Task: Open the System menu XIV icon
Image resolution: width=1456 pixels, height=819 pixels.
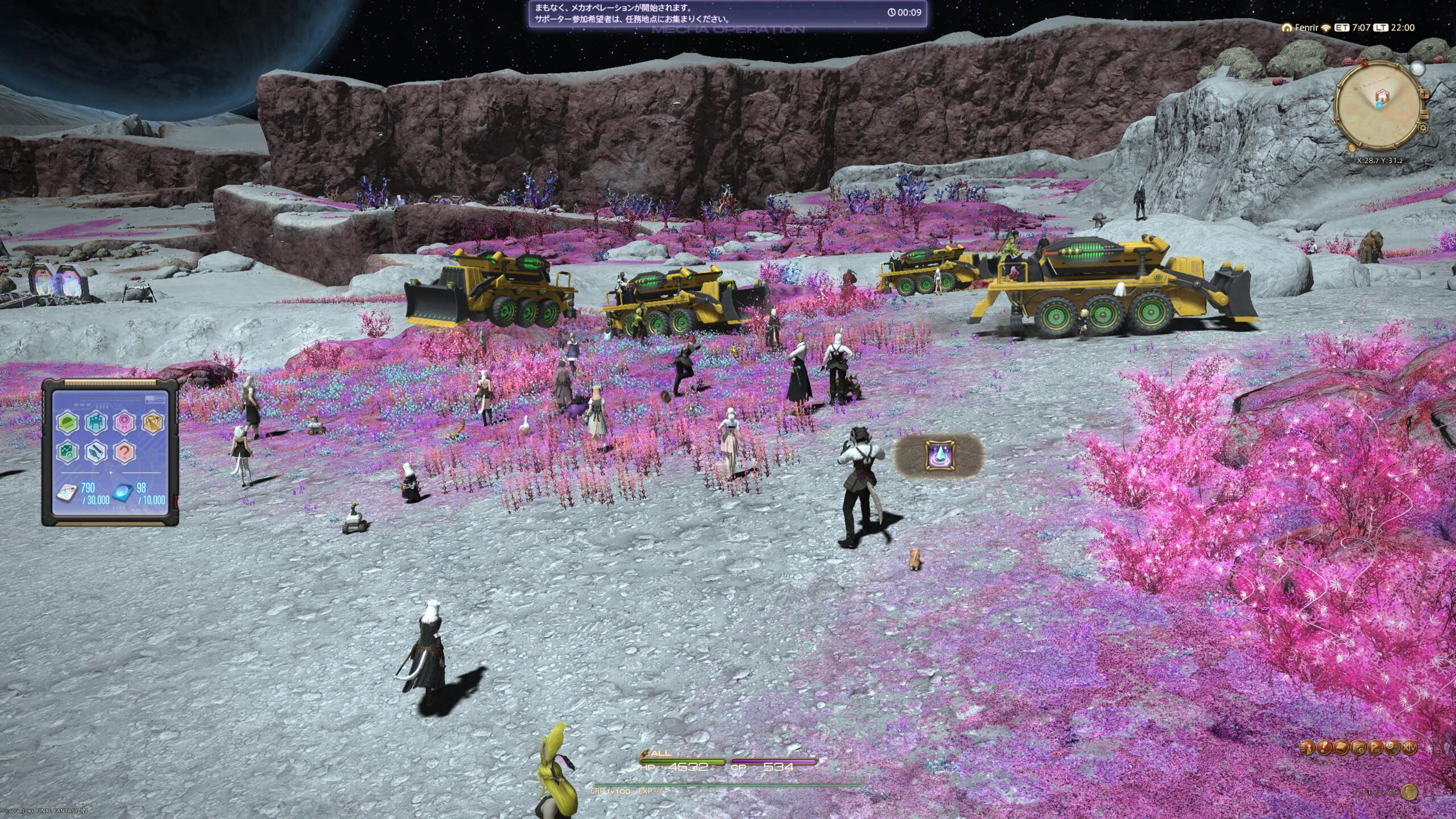Action: [1409, 747]
